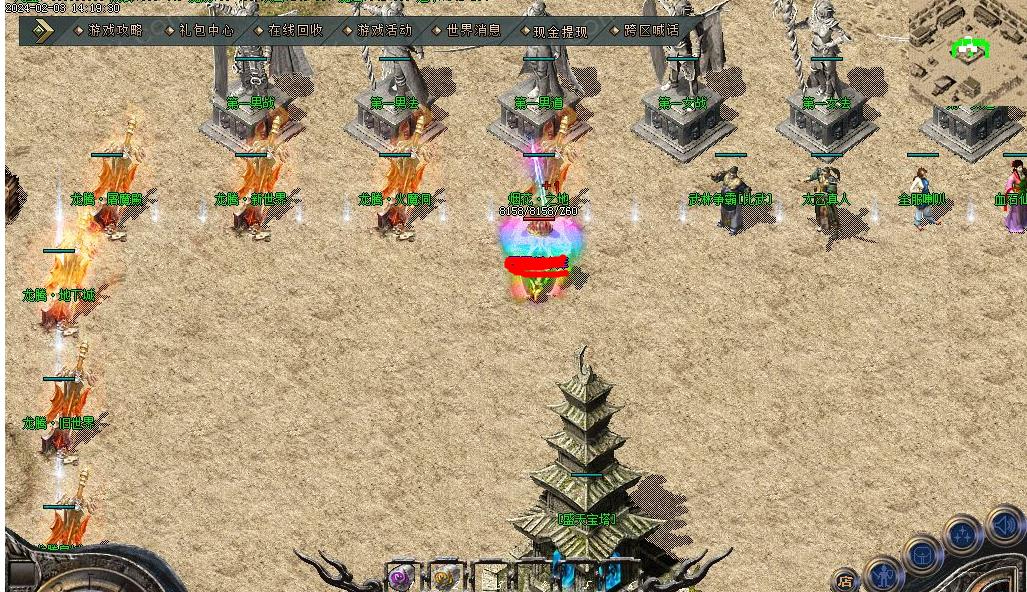Open the 店 shop button
The height and width of the screenshot is (592, 1027).
[845, 580]
